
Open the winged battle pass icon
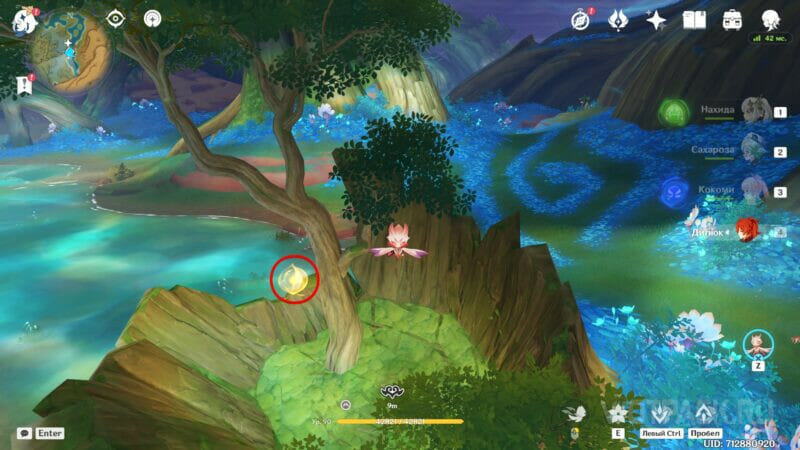click(619, 19)
